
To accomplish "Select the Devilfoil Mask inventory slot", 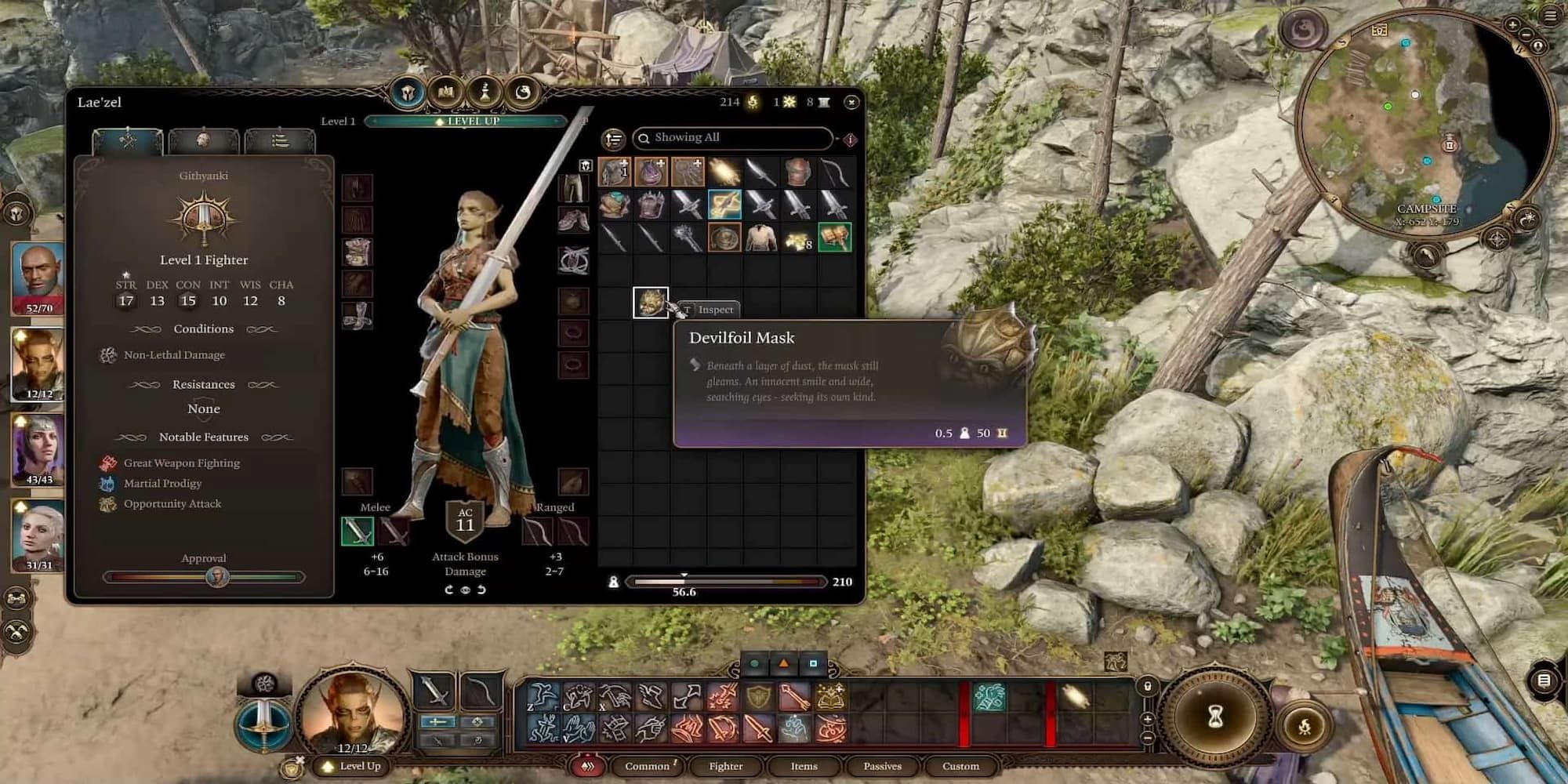I will click(651, 303).
